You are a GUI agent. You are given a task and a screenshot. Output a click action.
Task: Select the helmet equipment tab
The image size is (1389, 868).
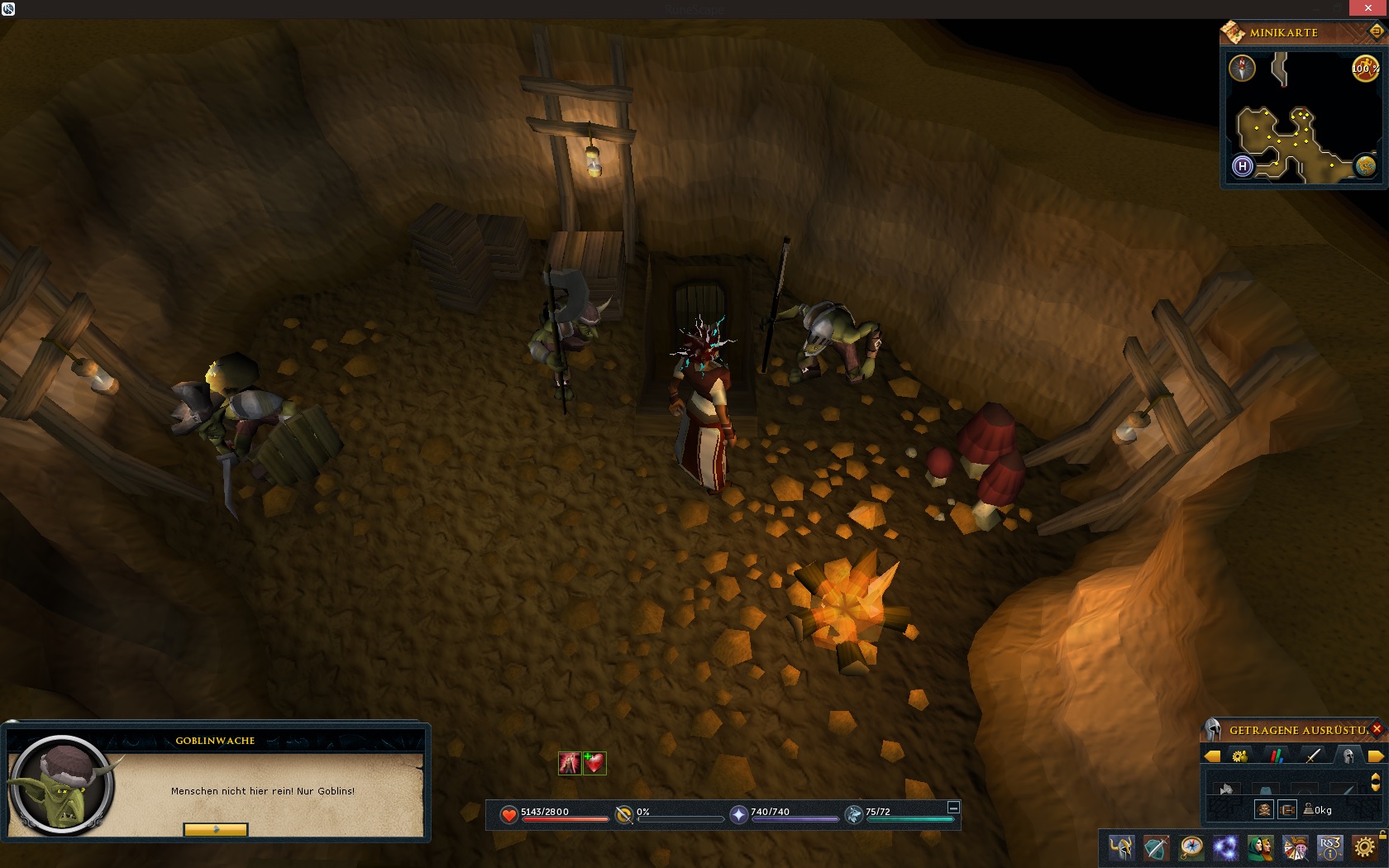click(x=1348, y=756)
